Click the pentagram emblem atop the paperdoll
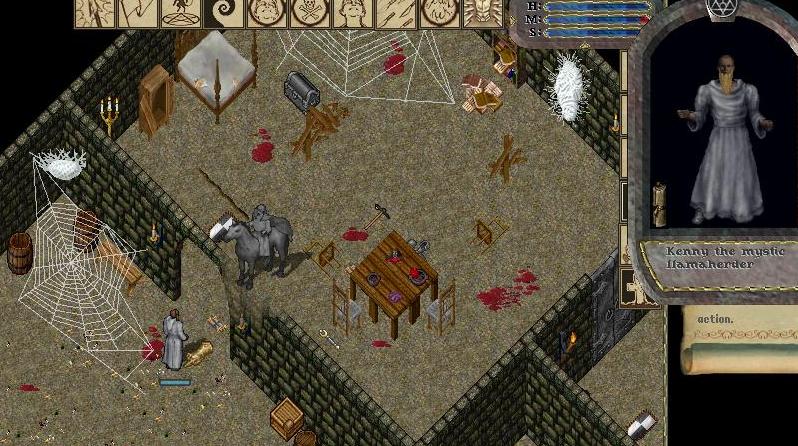Screen dimensions: 798x446 tap(720, 9)
